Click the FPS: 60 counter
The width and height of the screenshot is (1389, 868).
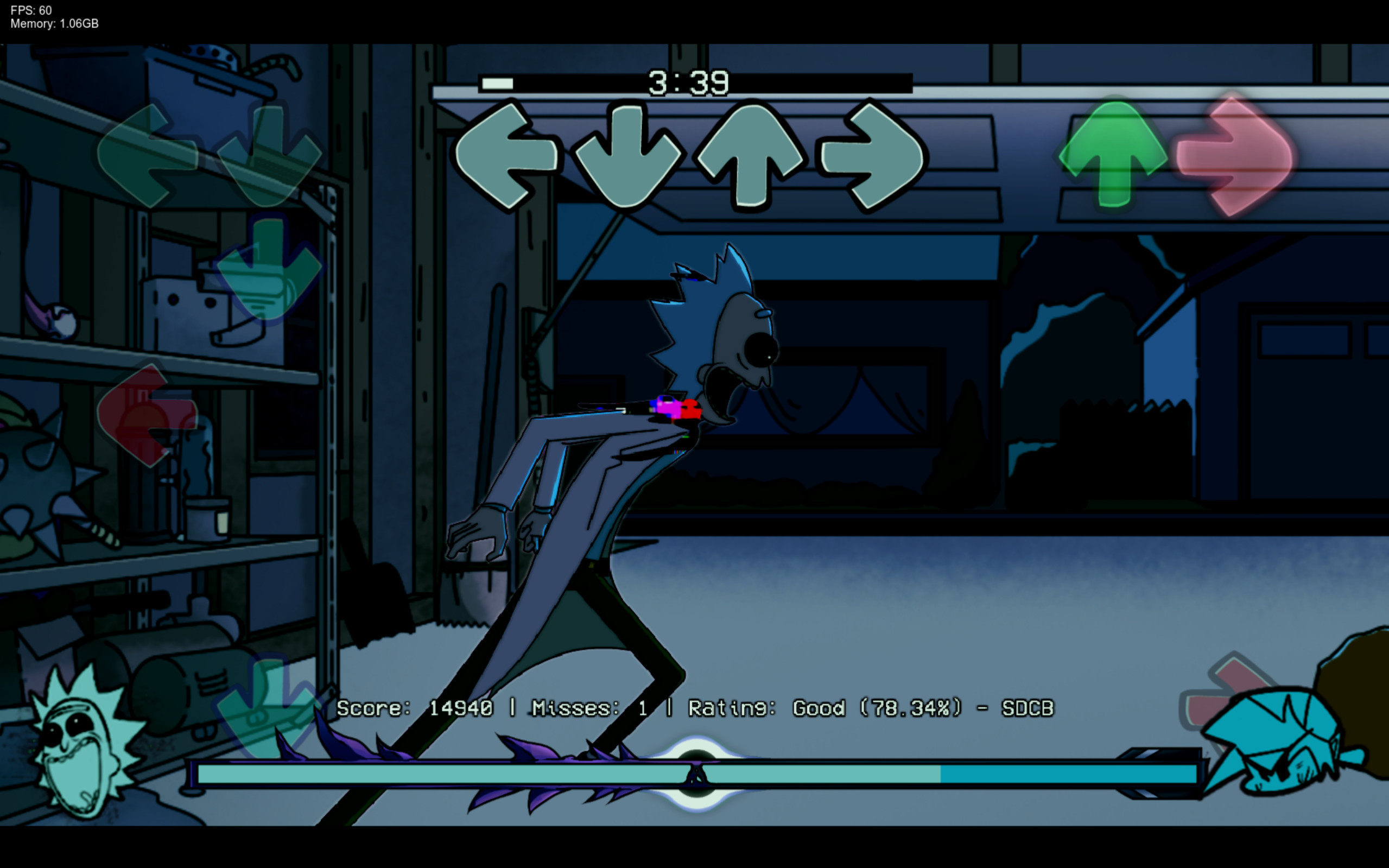coord(30,10)
